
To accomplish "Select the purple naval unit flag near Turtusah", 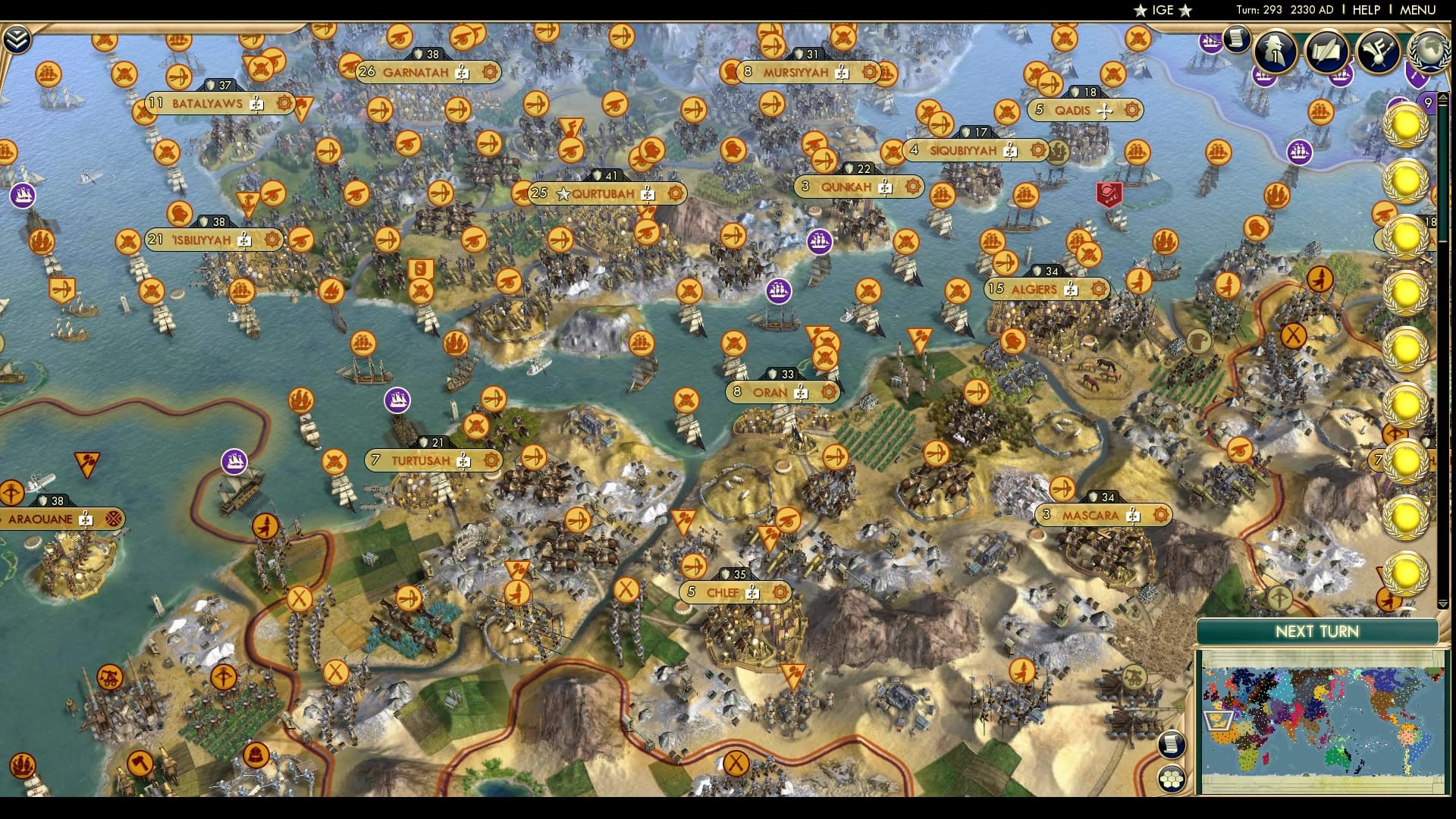I will pyautogui.click(x=396, y=400).
